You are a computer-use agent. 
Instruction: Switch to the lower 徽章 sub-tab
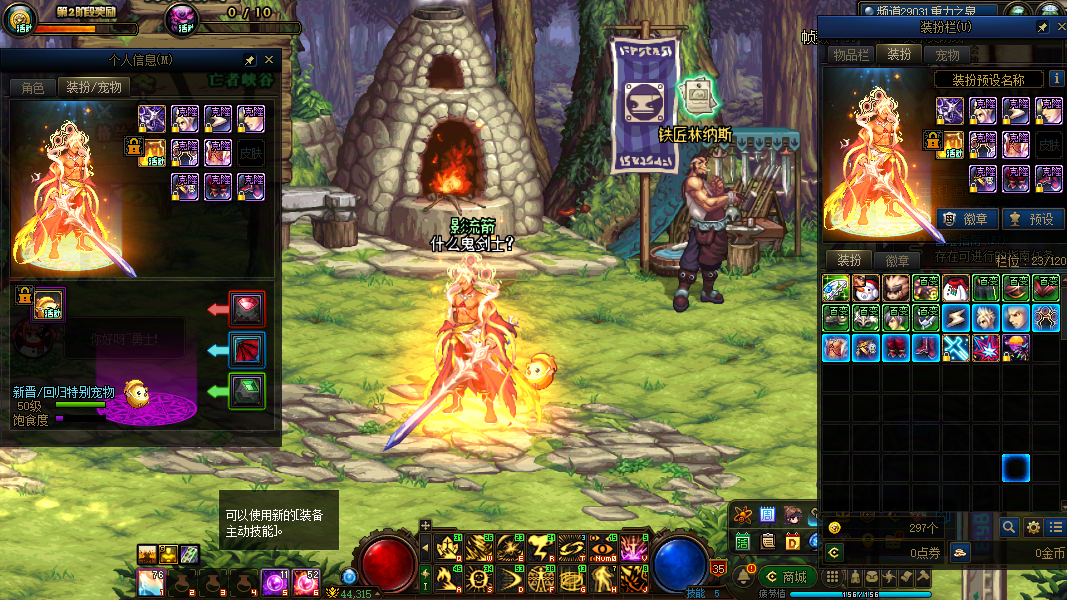pos(898,261)
